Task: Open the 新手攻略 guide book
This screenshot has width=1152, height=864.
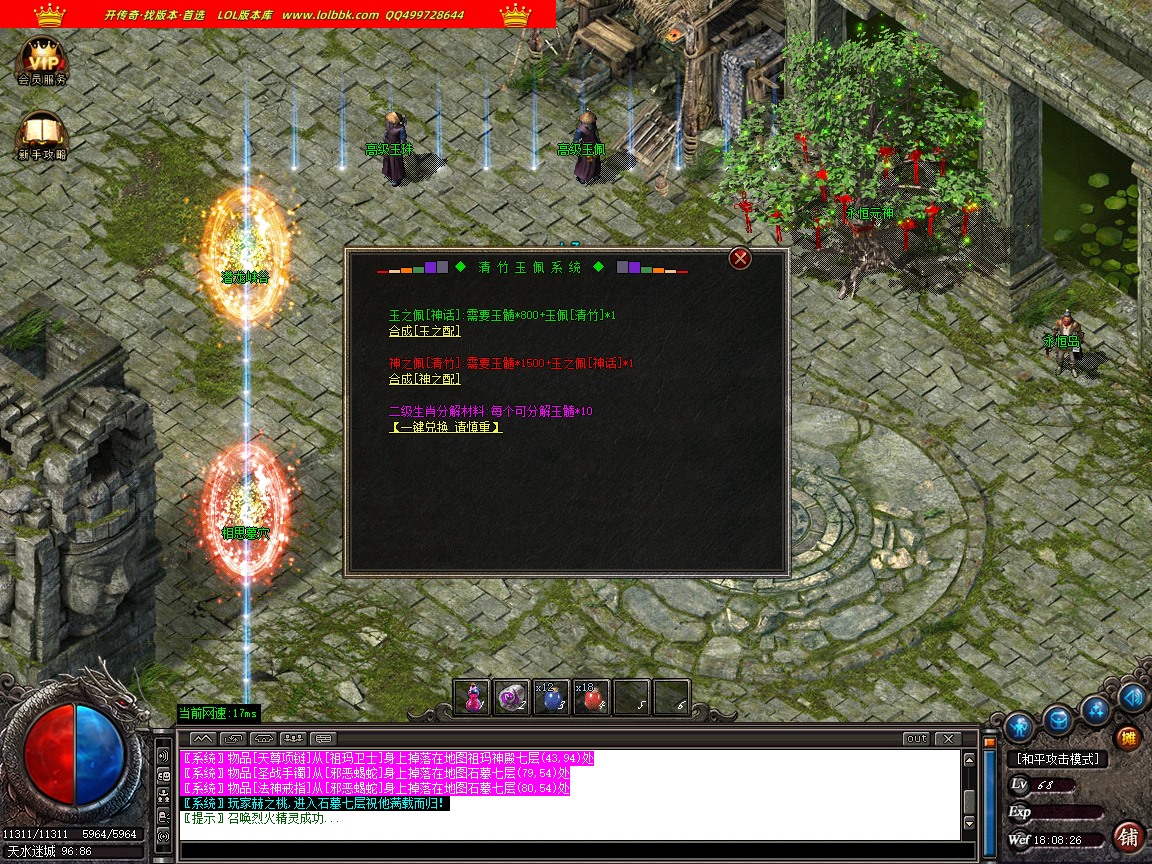Action: point(42,137)
